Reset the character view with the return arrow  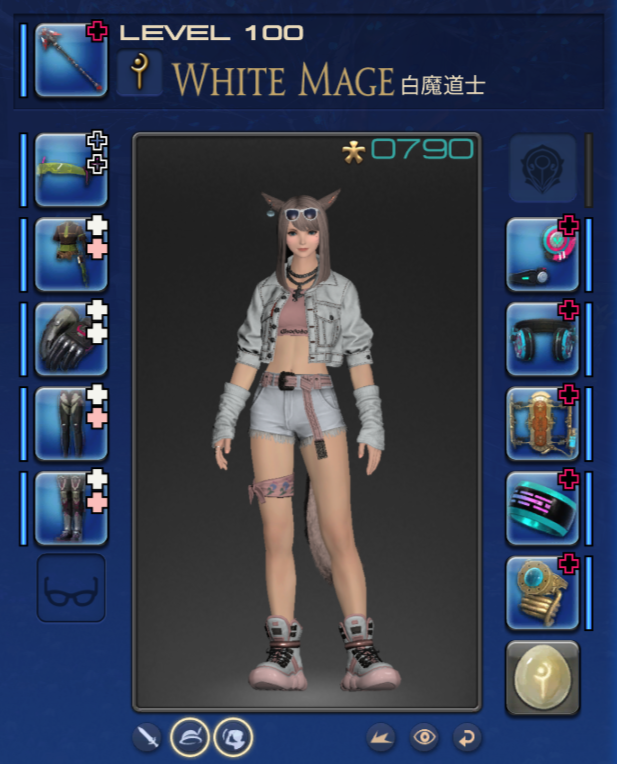(x=467, y=738)
